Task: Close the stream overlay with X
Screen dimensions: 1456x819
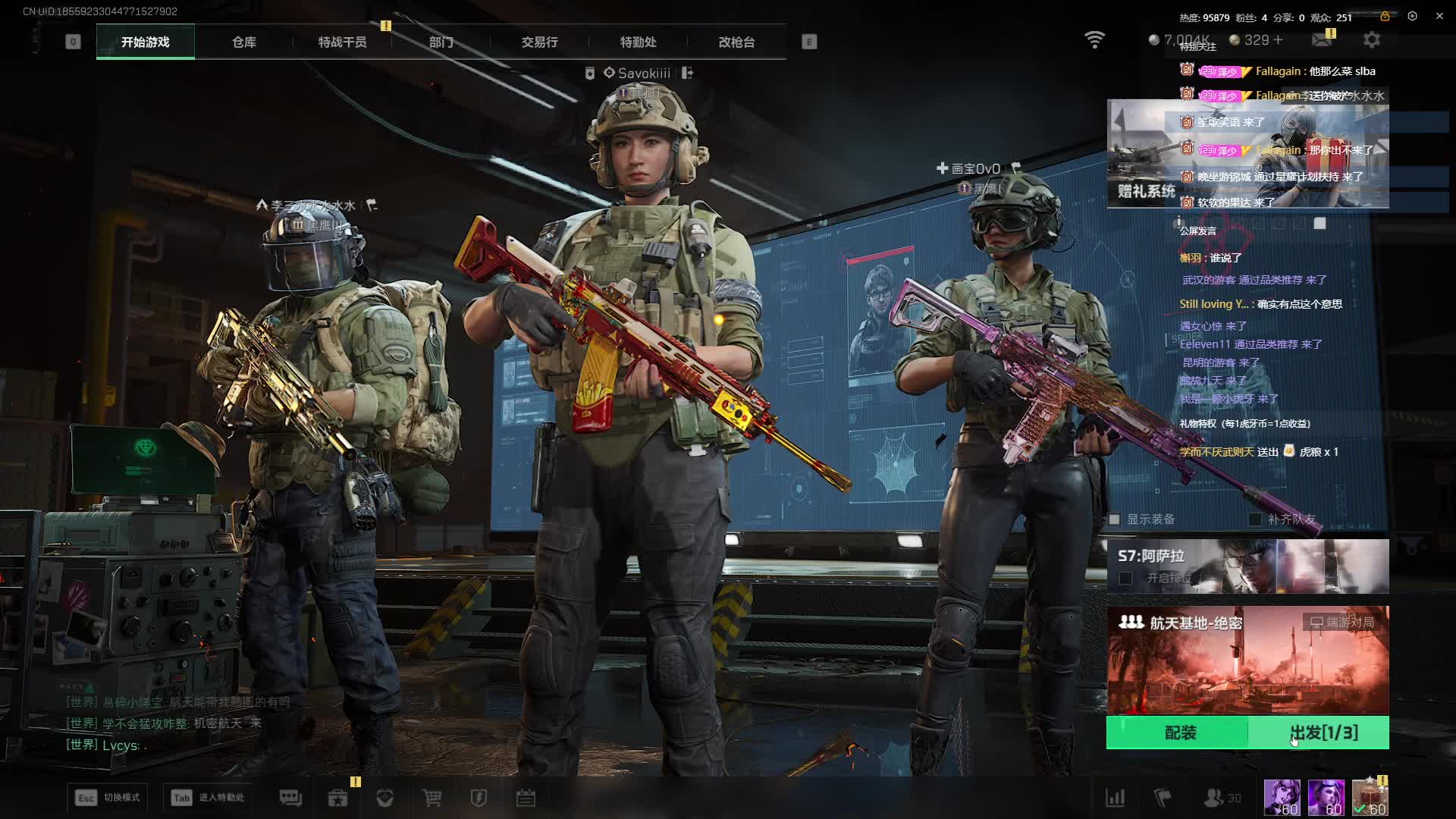Action: coord(1439,16)
